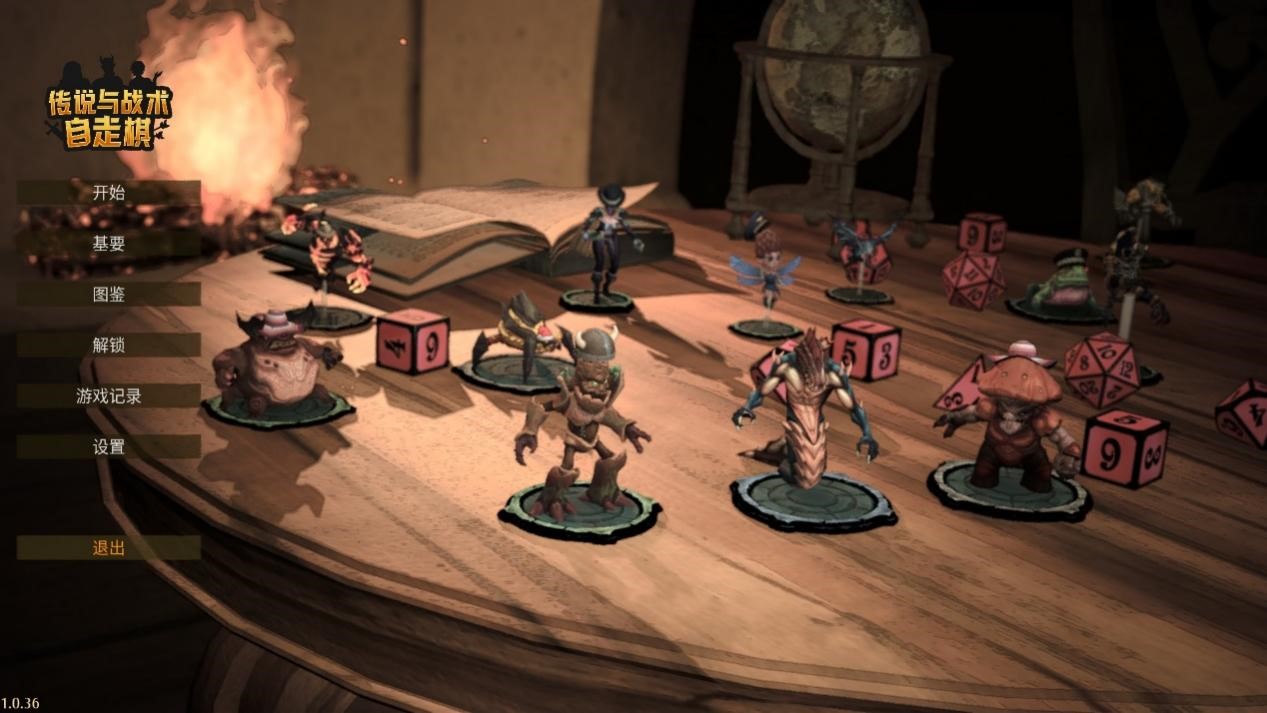View 游戏记录 game records
The width and height of the screenshot is (1267, 713).
click(x=108, y=396)
